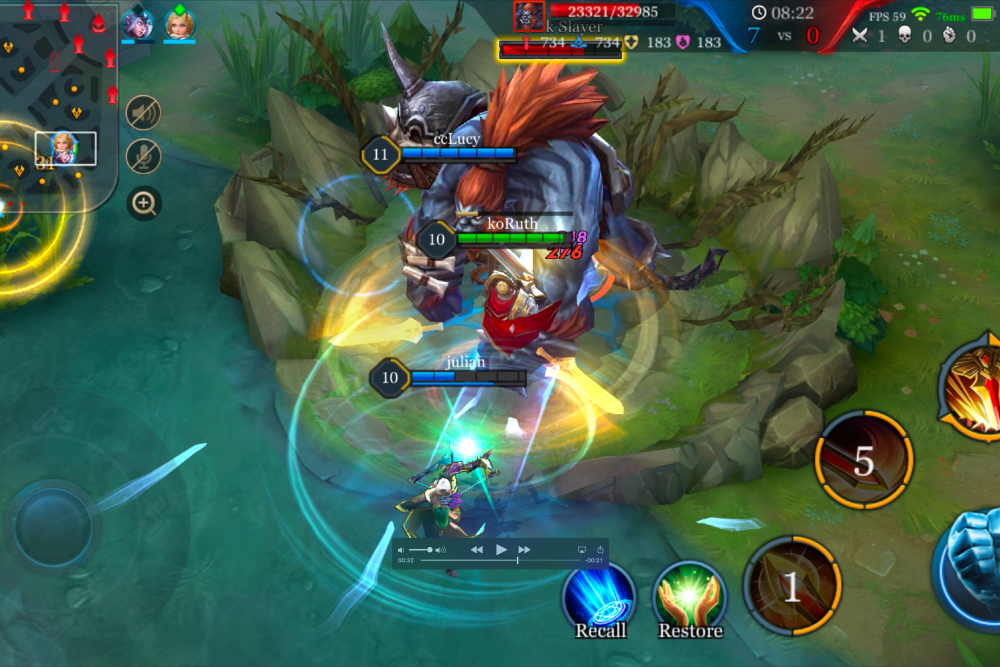
Task: Play the video in the player overlay
Action: 501,550
